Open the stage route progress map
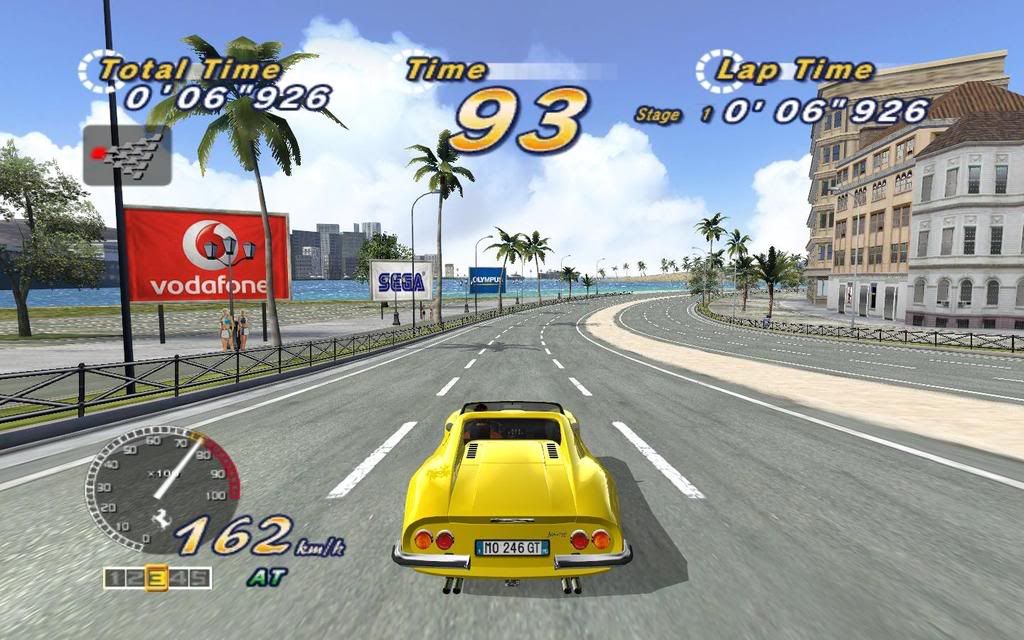This screenshot has width=1024, height=640. (126, 155)
